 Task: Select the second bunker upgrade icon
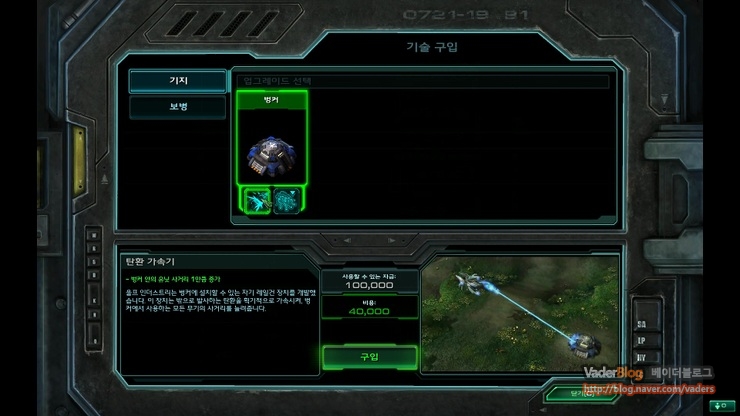(288, 200)
